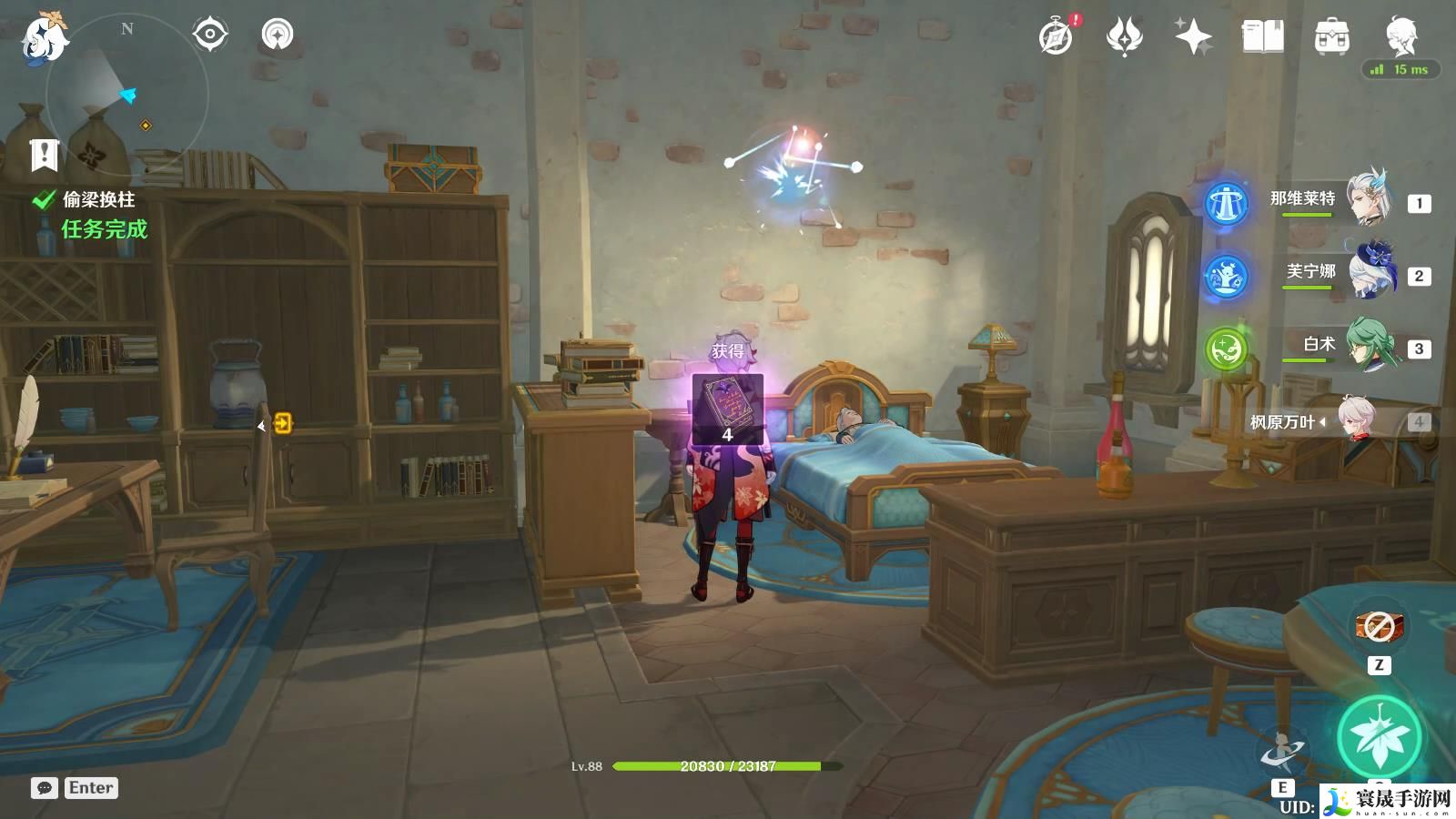Open the inventory backpack
Image resolution: width=1456 pixels, height=819 pixels.
tap(1331, 37)
